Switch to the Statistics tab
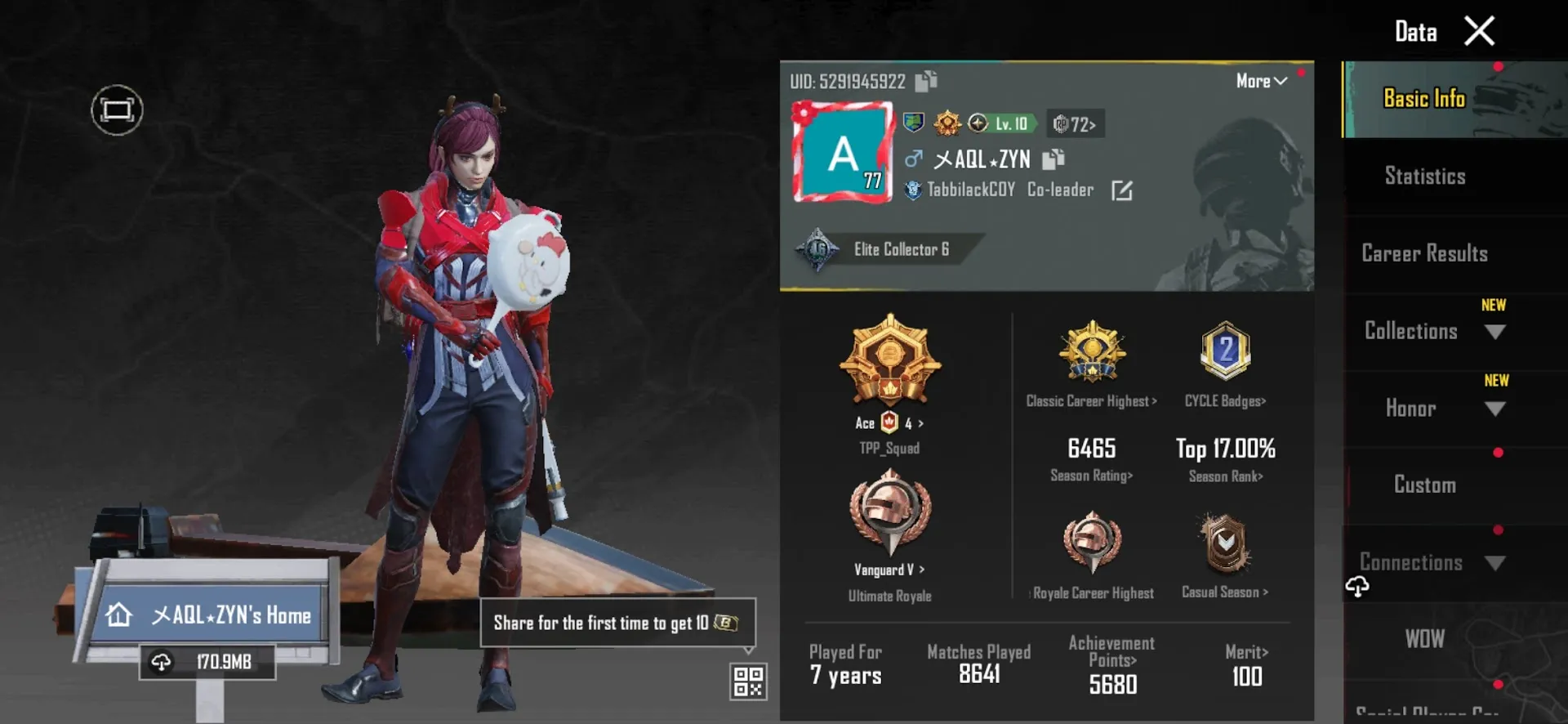 coord(1424,176)
